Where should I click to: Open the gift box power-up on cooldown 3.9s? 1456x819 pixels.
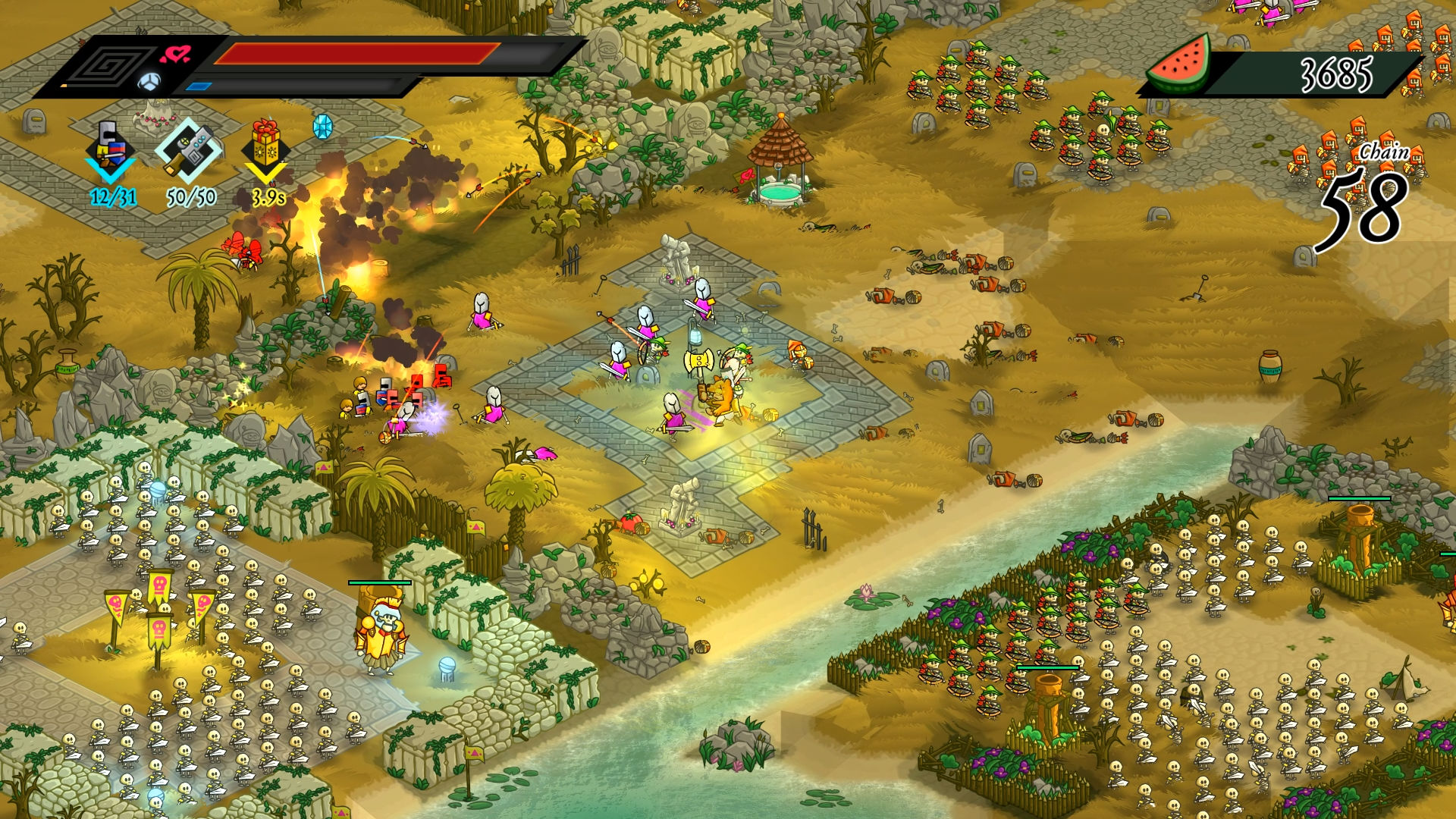(x=264, y=144)
